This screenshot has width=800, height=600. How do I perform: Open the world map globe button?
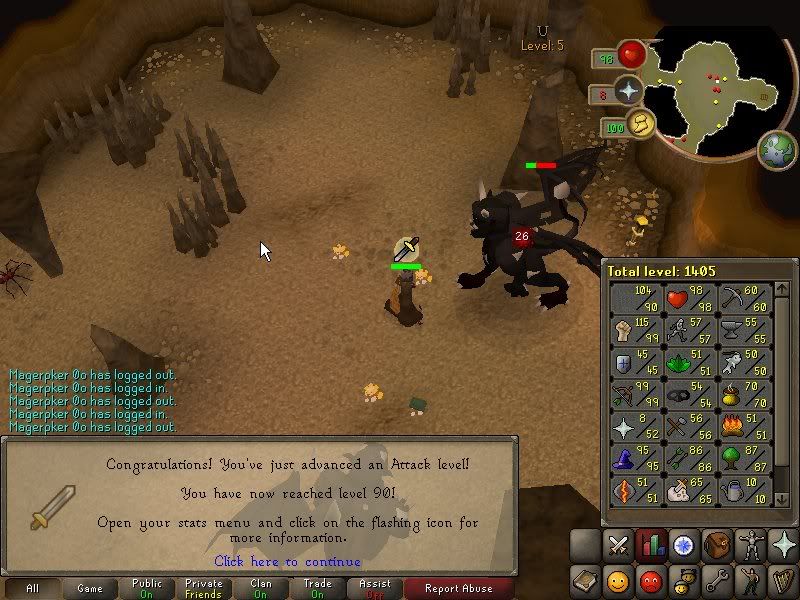pos(776,150)
